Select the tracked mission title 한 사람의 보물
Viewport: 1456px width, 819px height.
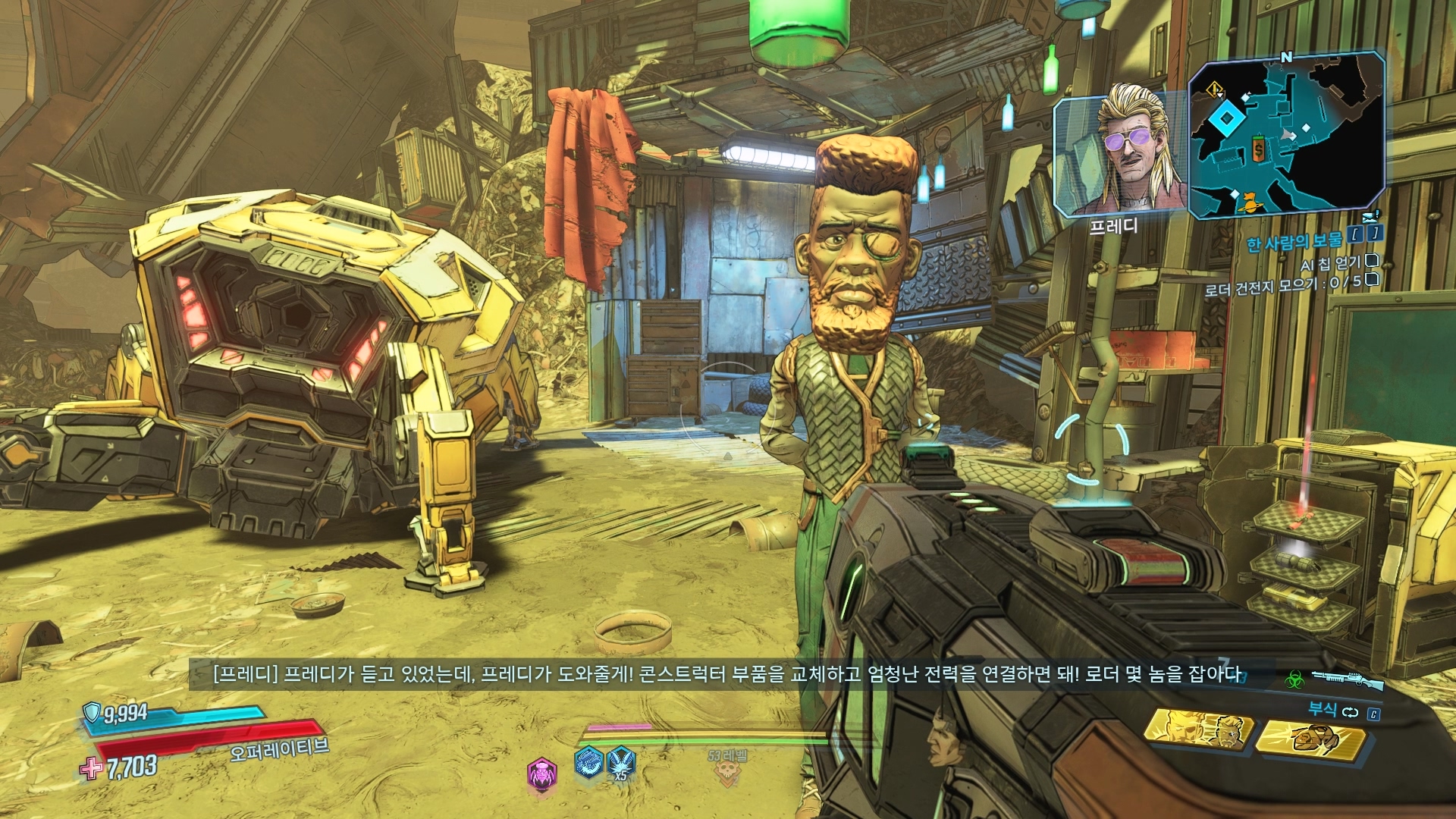(x=1294, y=241)
